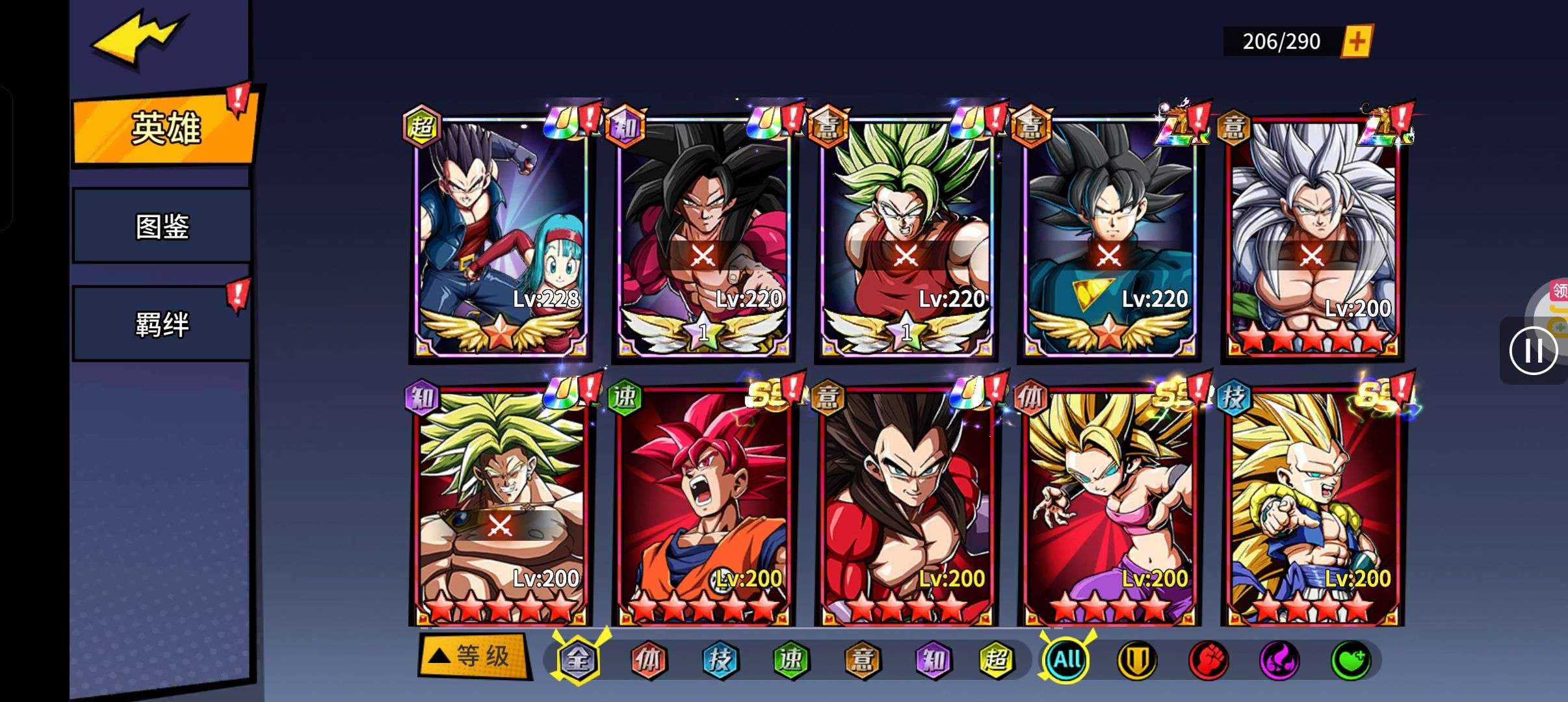Pick the red-haired Super Saiyan God Goku card
Viewport: 1568px width, 702px height.
(x=703, y=507)
